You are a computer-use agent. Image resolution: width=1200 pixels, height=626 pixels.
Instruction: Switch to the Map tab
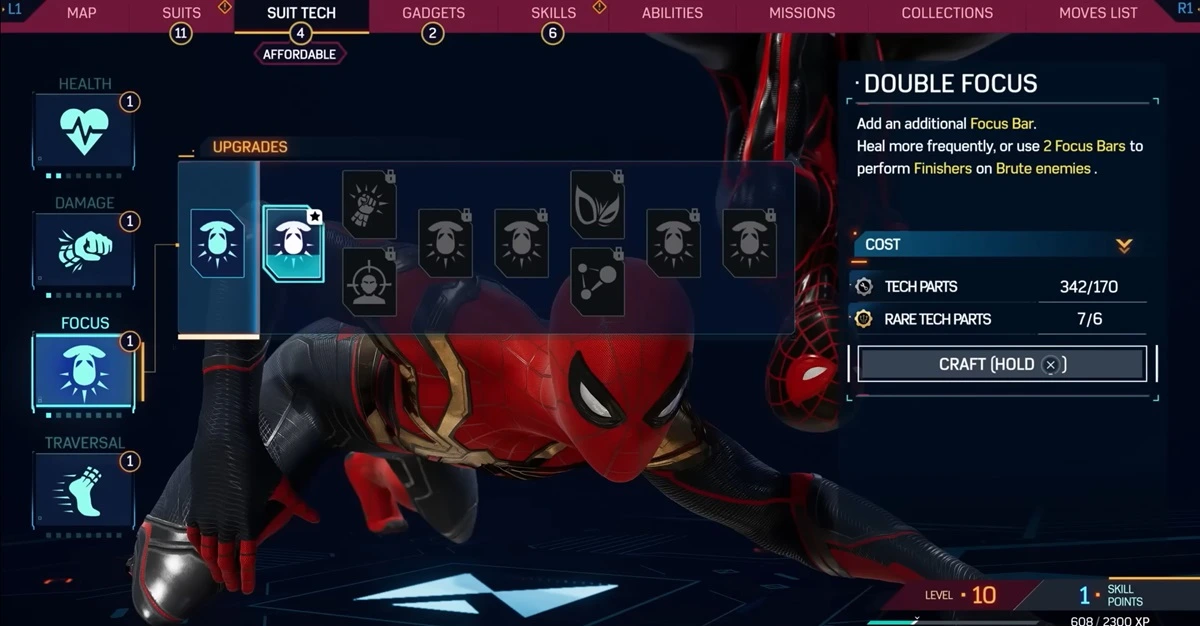pyautogui.click(x=81, y=13)
